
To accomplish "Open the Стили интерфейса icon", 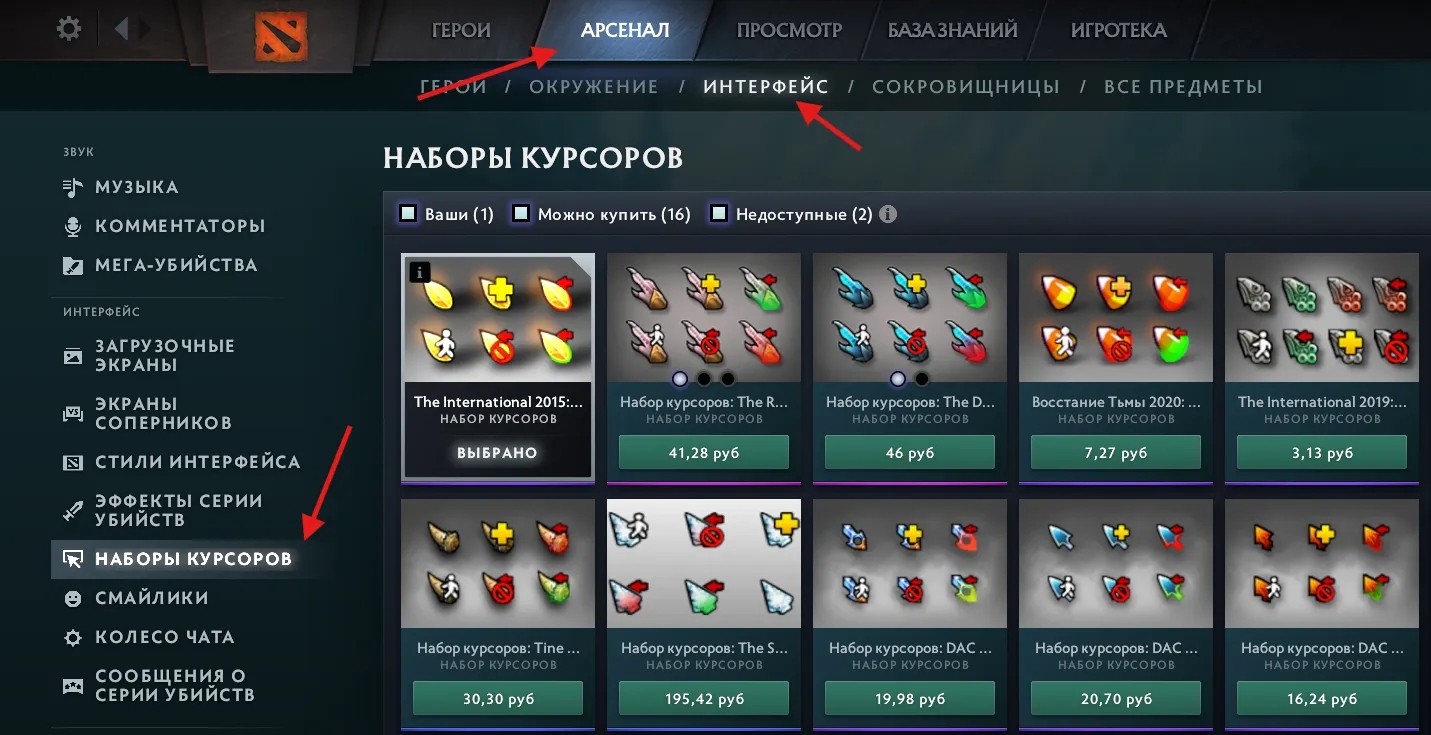I will point(73,462).
